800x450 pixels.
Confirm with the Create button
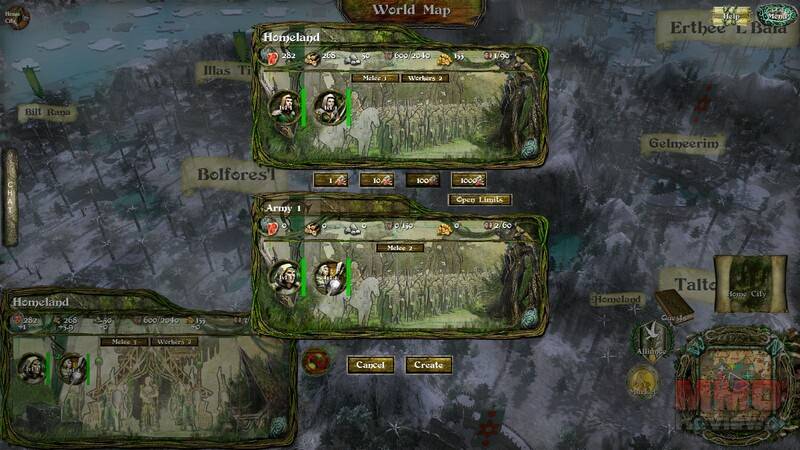tap(428, 365)
